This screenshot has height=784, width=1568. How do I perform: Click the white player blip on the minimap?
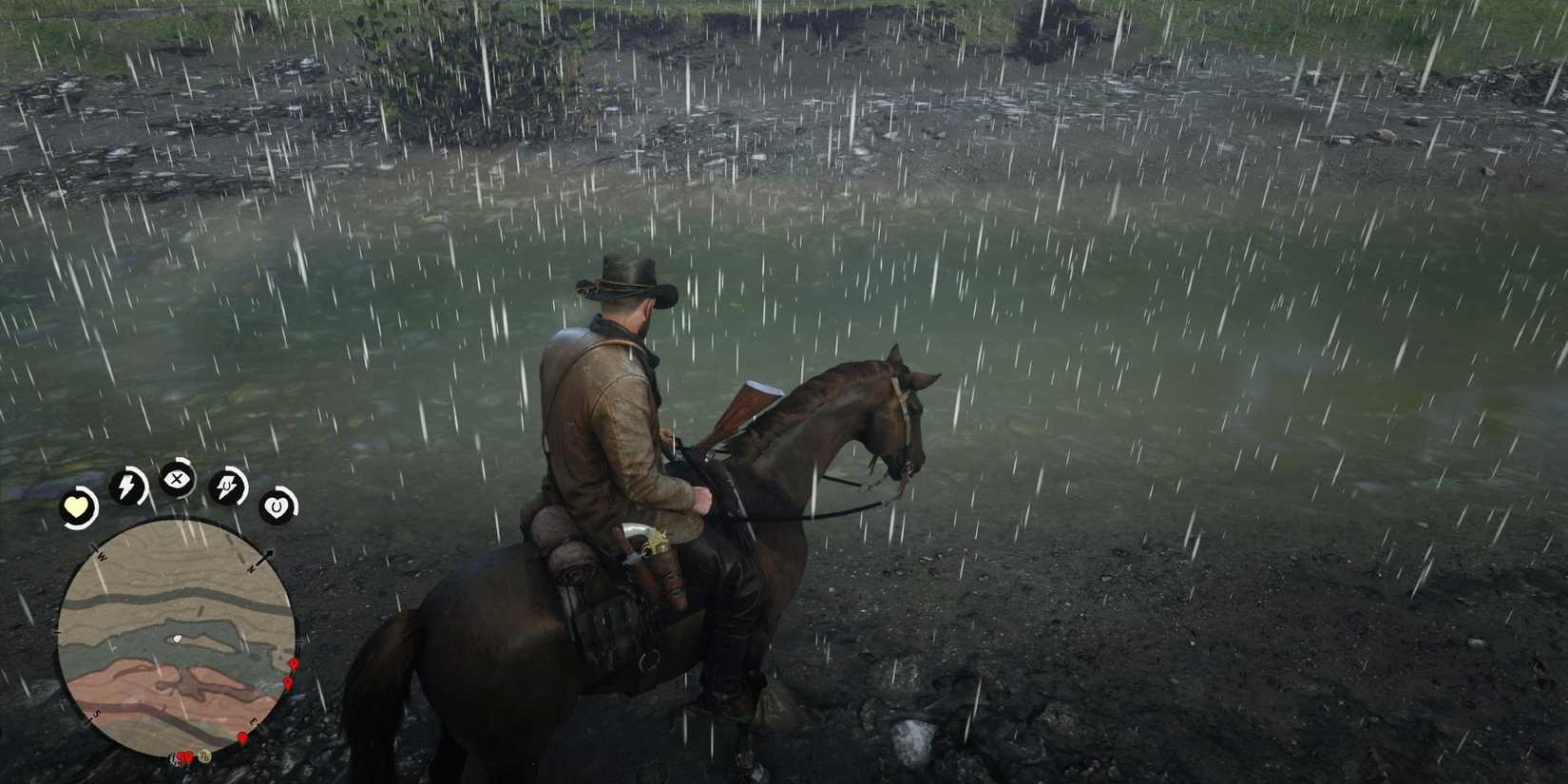coord(176,638)
